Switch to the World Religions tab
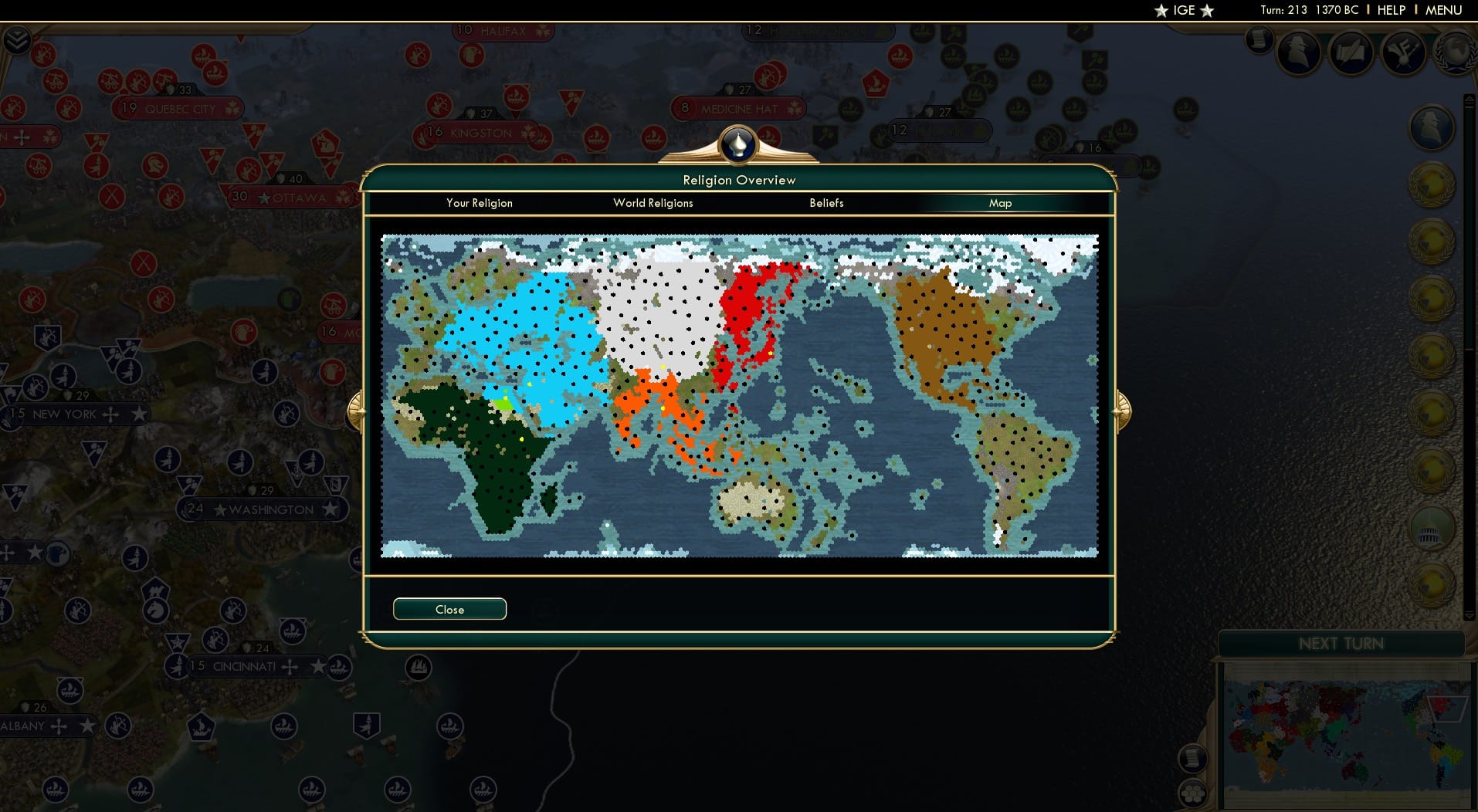 point(653,203)
